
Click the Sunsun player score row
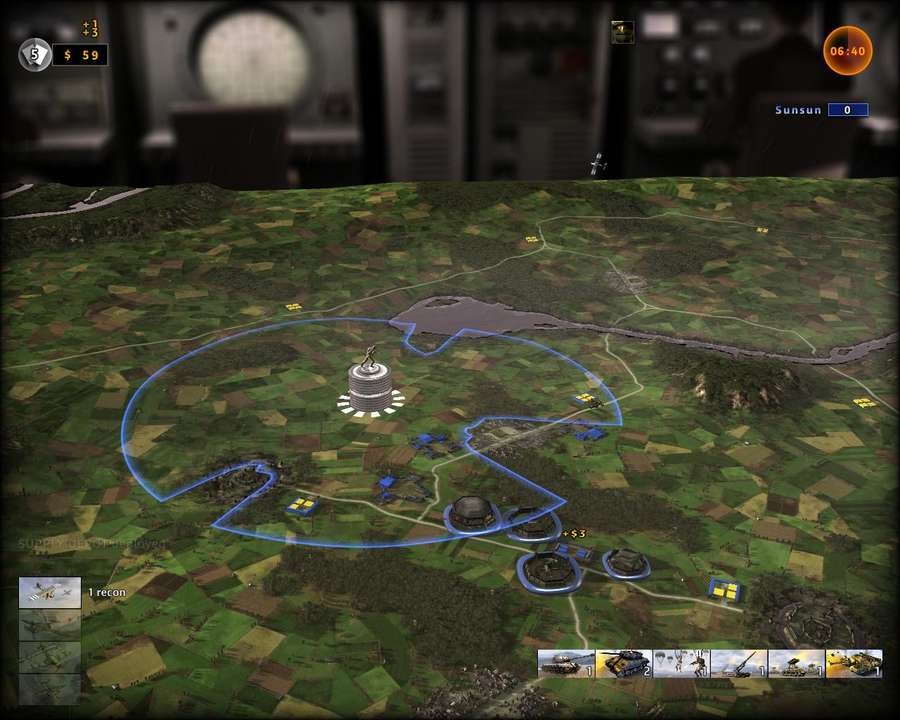(x=820, y=110)
